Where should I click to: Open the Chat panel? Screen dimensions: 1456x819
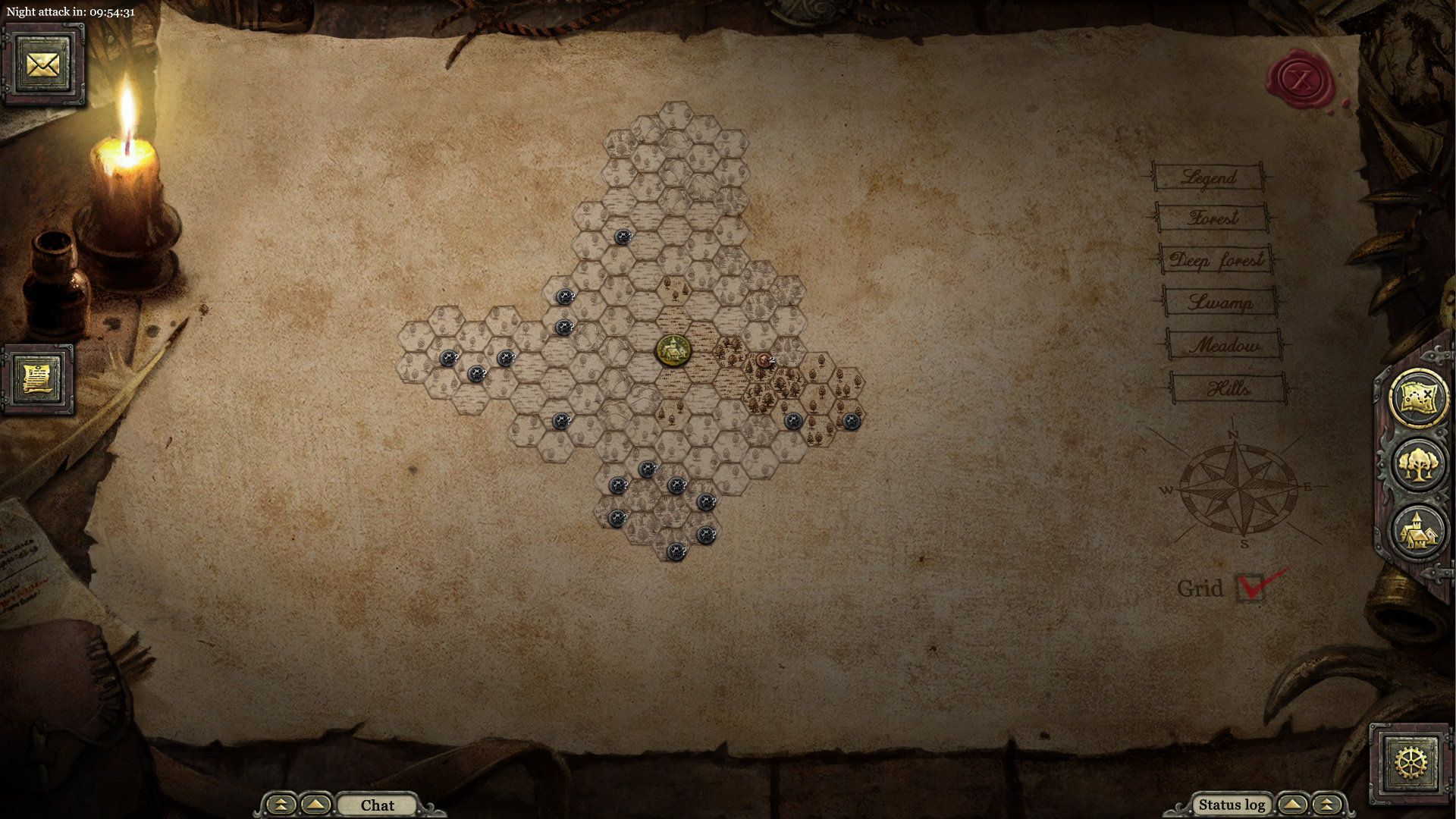(377, 805)
